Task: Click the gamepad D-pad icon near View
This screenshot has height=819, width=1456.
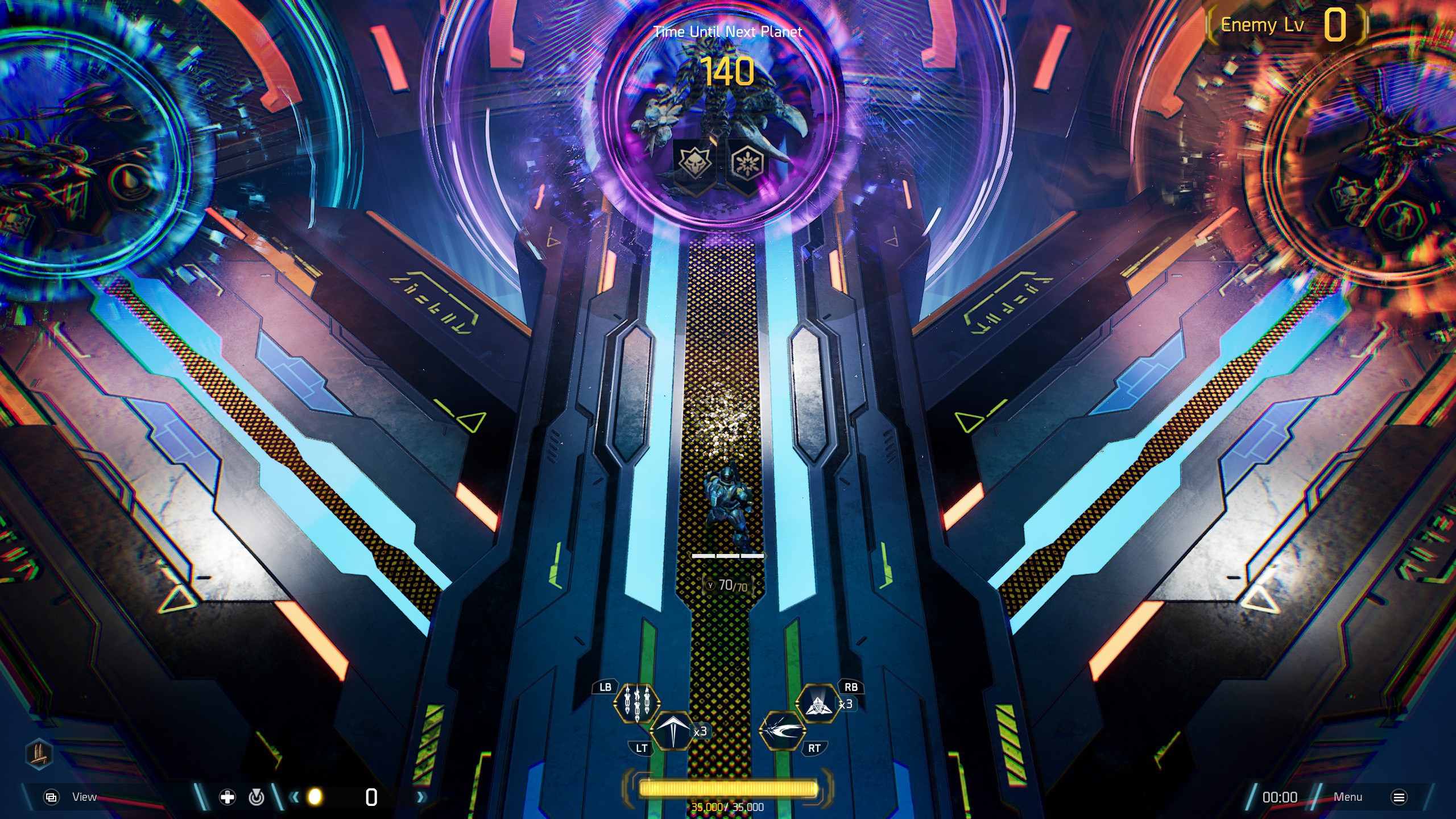Action: click(x=226, y=797)
